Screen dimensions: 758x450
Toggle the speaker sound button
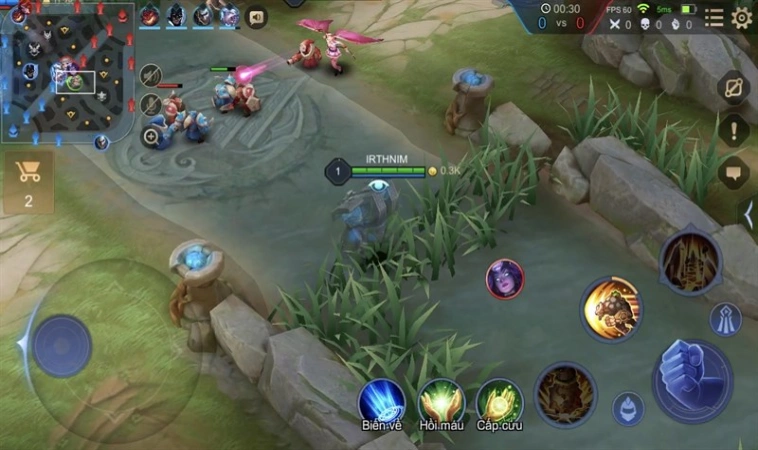(x=257, y=17)
